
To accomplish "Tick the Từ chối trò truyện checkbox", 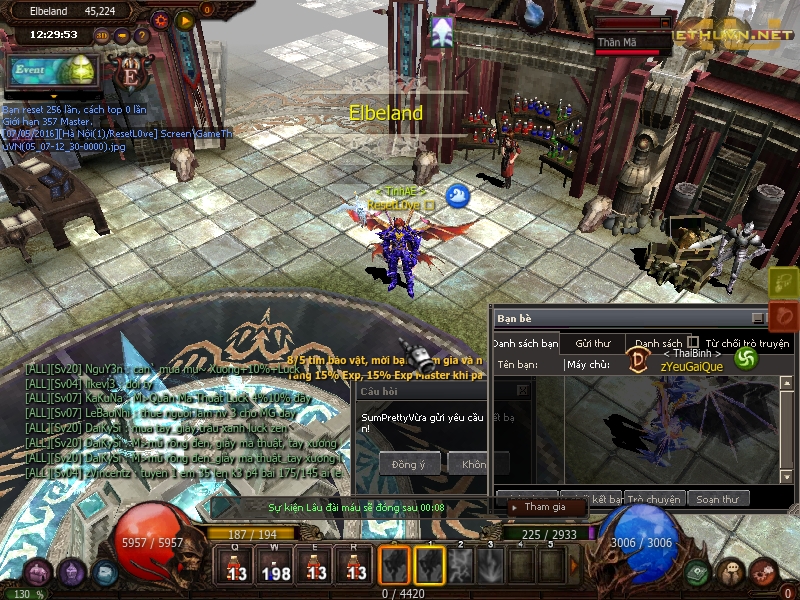I will 693,342.
